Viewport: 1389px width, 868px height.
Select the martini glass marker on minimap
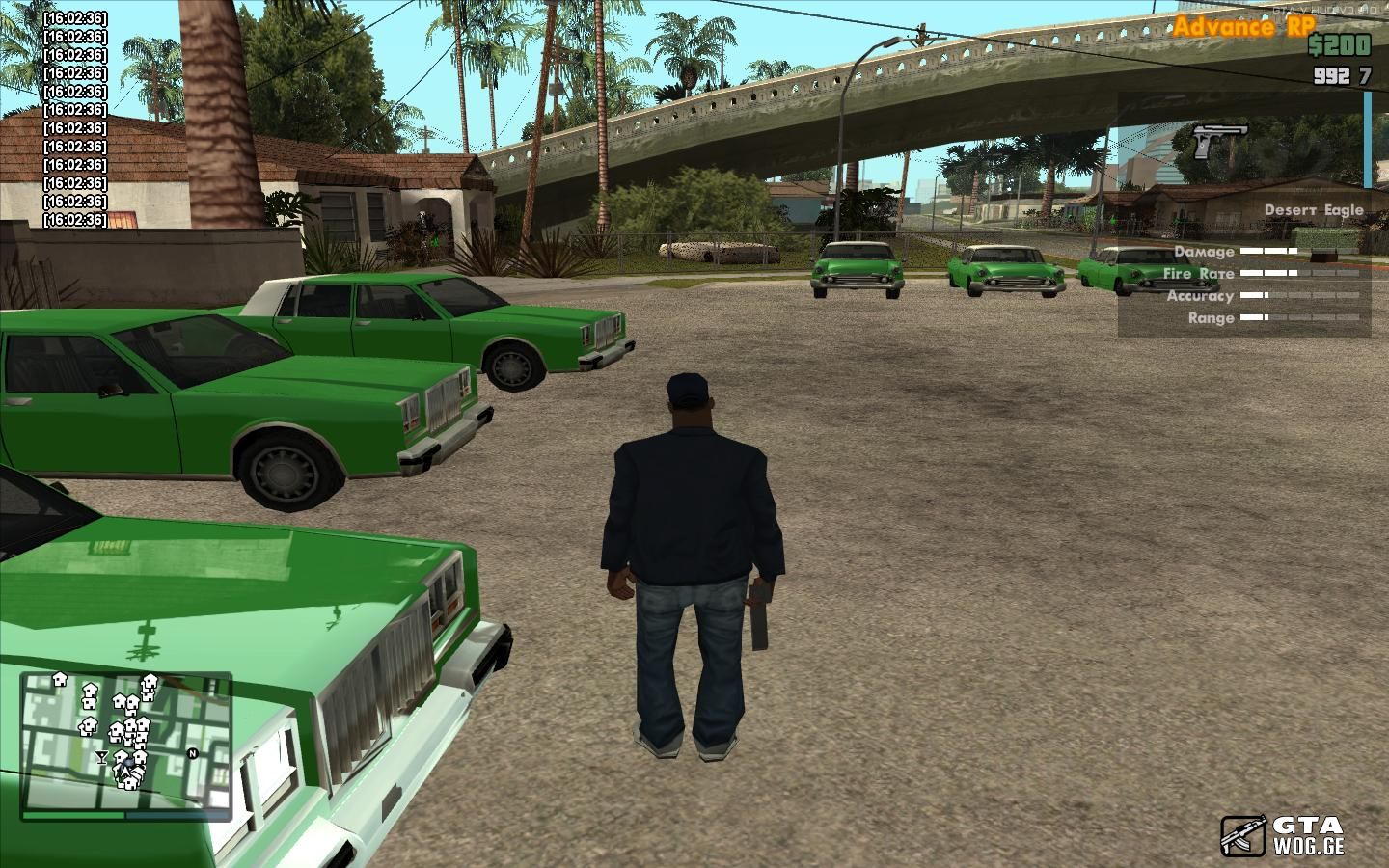click(103, 757)
